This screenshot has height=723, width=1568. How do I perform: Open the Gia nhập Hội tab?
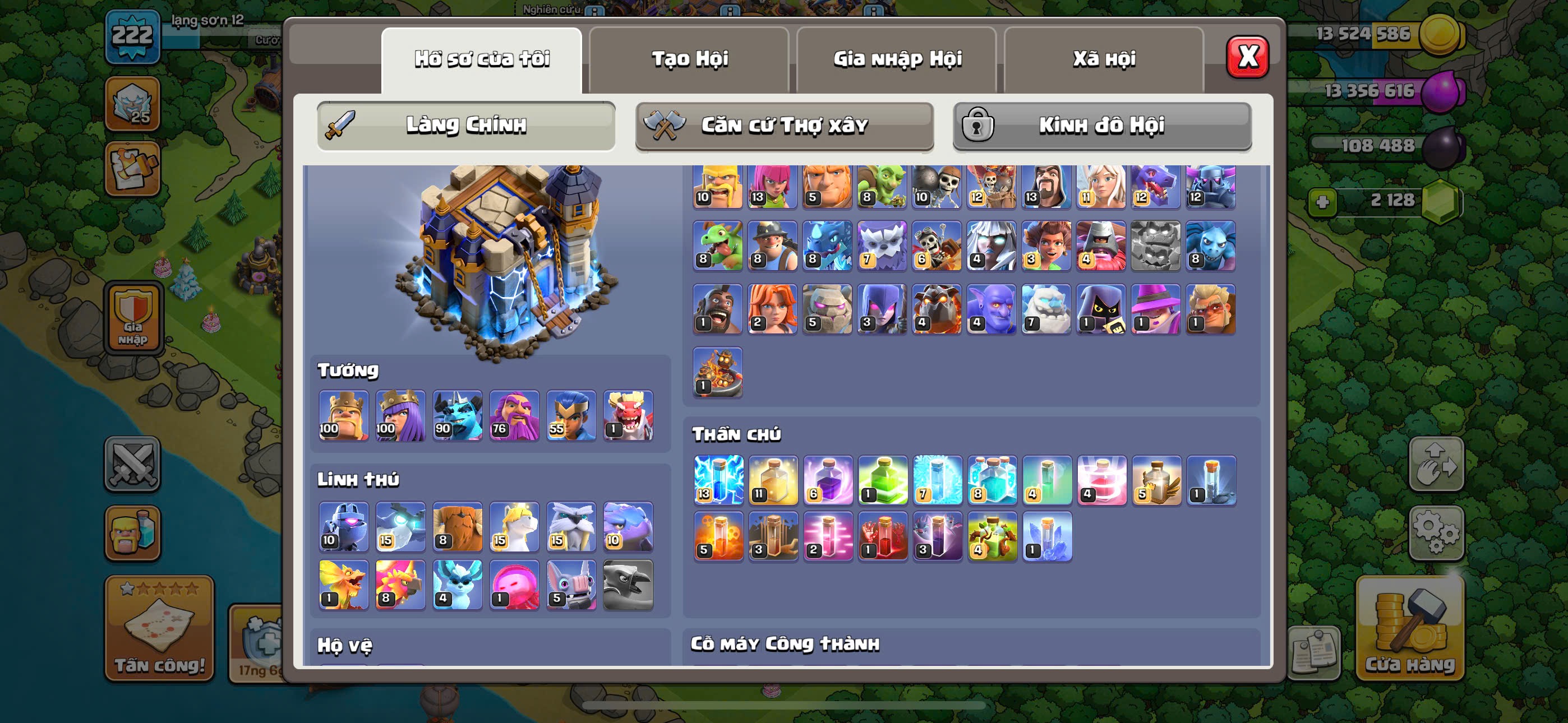(x=897, y=59)
